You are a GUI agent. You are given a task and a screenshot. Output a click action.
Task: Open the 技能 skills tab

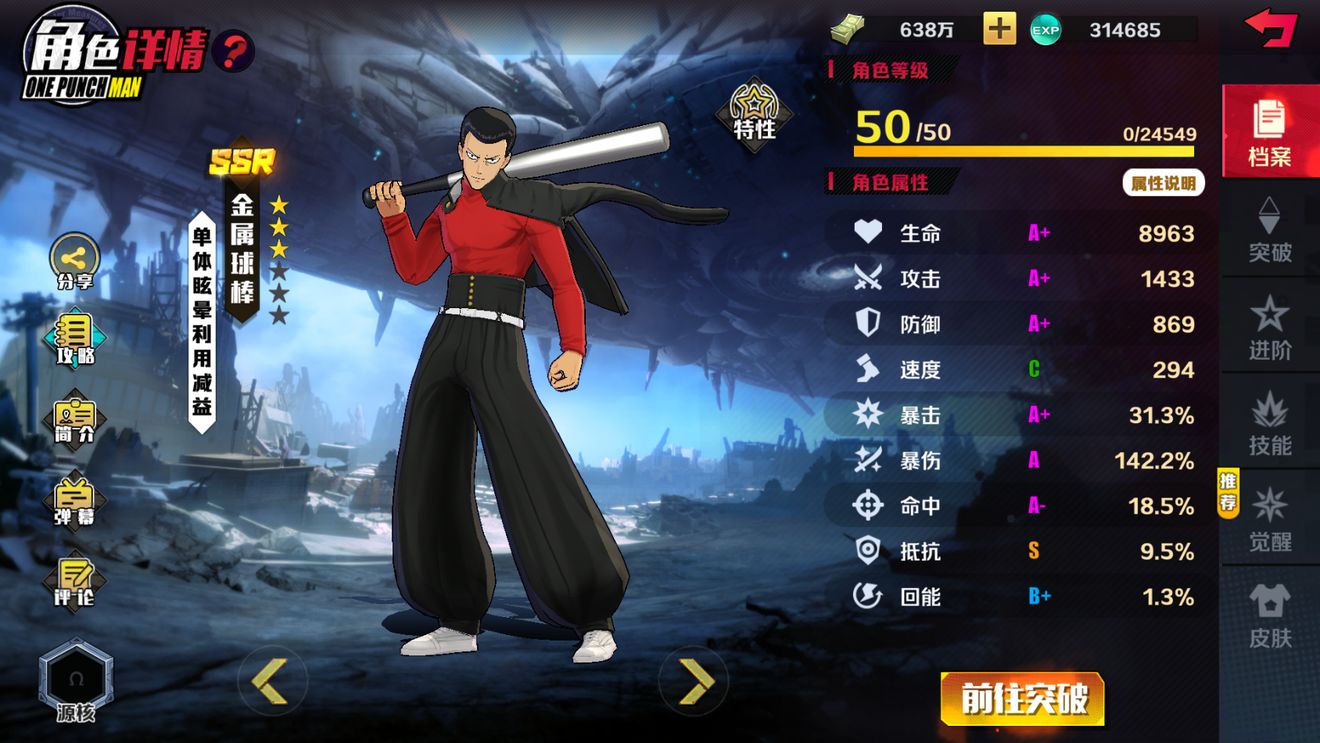(1270, 422)
